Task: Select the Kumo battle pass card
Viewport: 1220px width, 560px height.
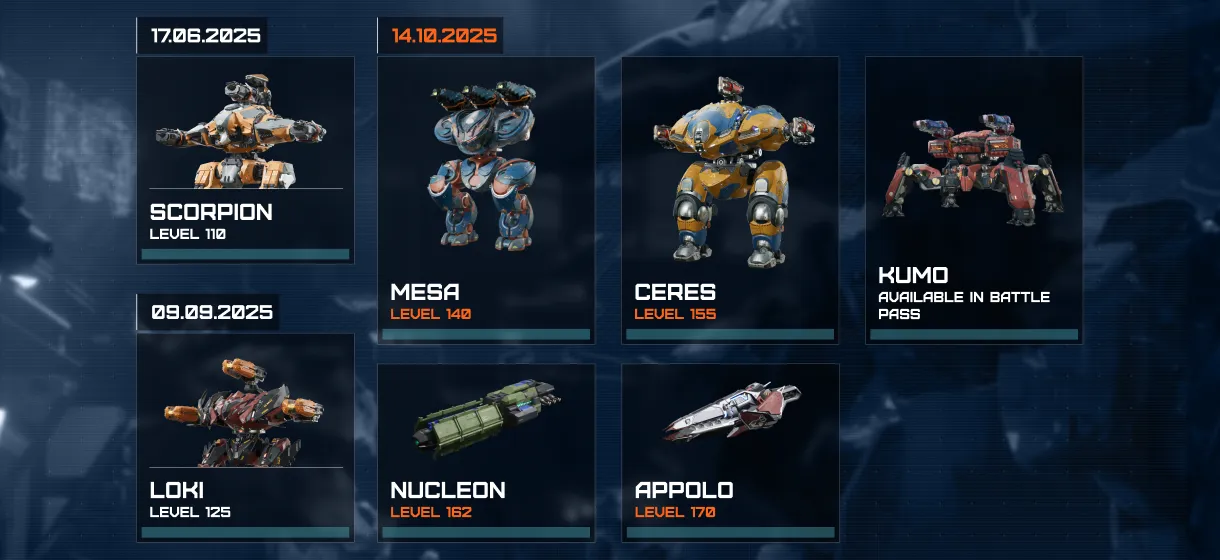Action: pyautogui.click(x=974, y=200)
